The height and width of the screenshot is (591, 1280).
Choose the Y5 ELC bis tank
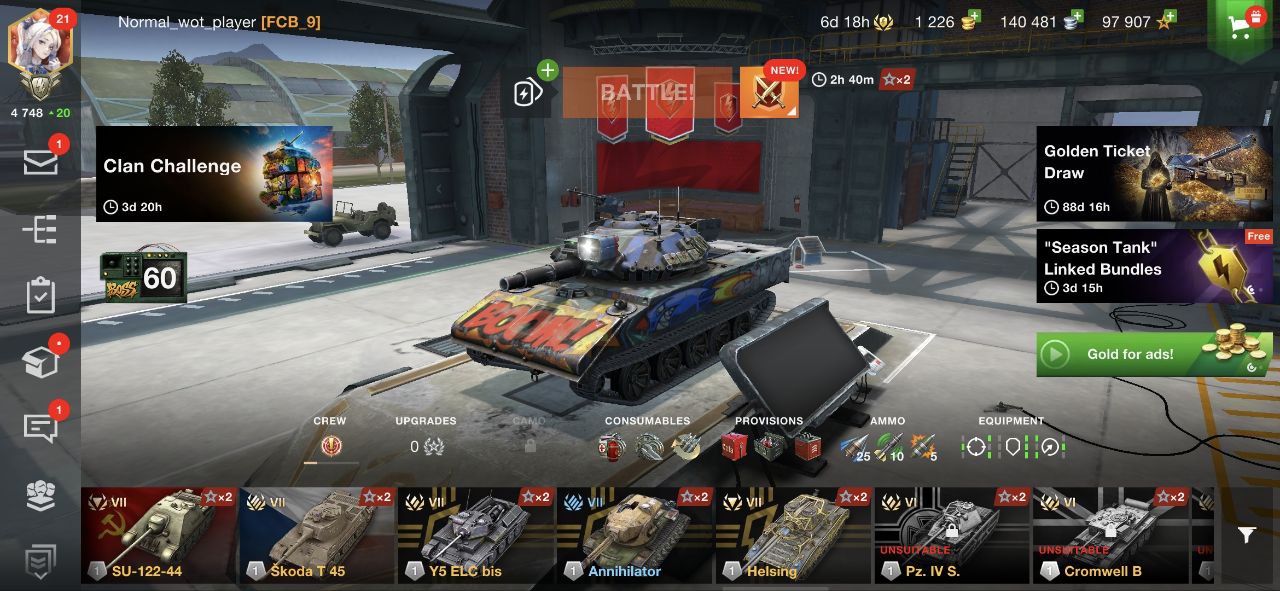[476, 536]
